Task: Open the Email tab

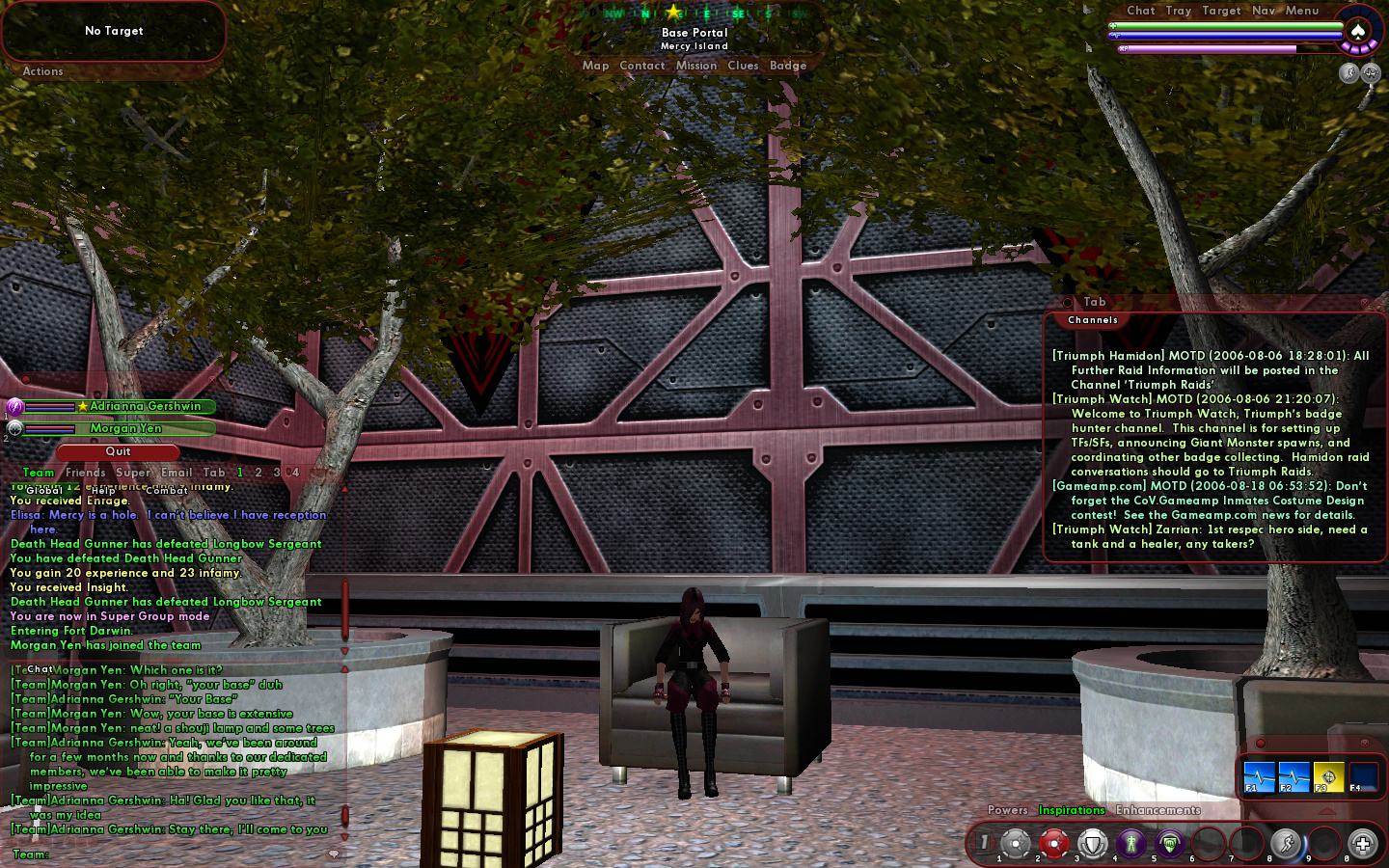Action: [177, 473]
